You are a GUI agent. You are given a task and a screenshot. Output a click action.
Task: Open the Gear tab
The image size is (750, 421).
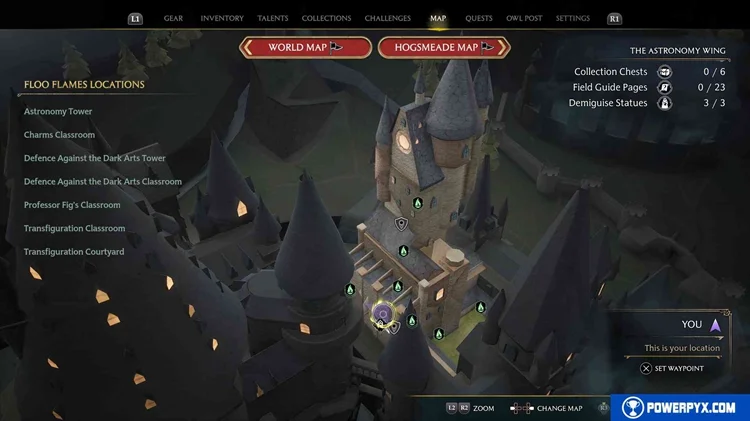pos(173,18)
